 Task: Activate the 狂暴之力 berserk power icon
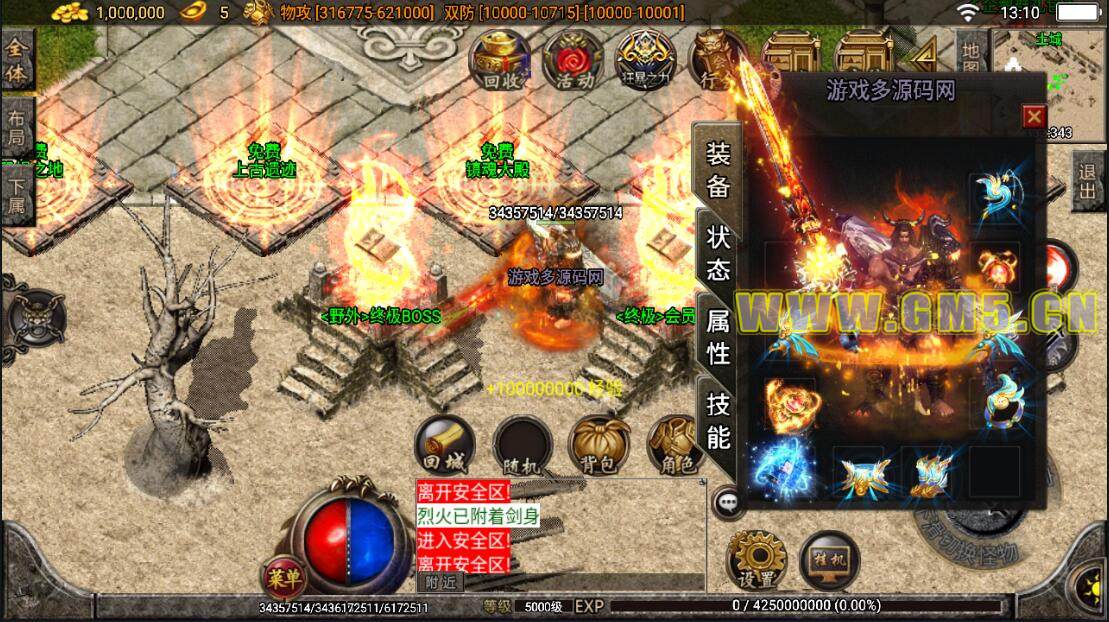tap(645, 58)
